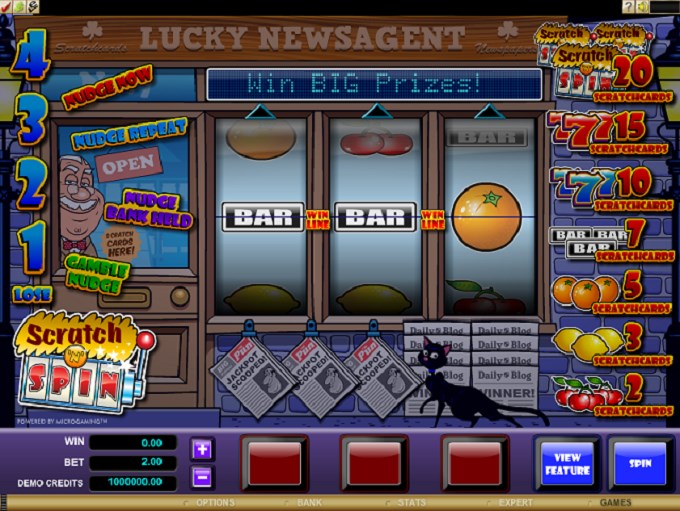Click the help question mark icon
Screen dimensions: 680x511
(x=628, y=6)
